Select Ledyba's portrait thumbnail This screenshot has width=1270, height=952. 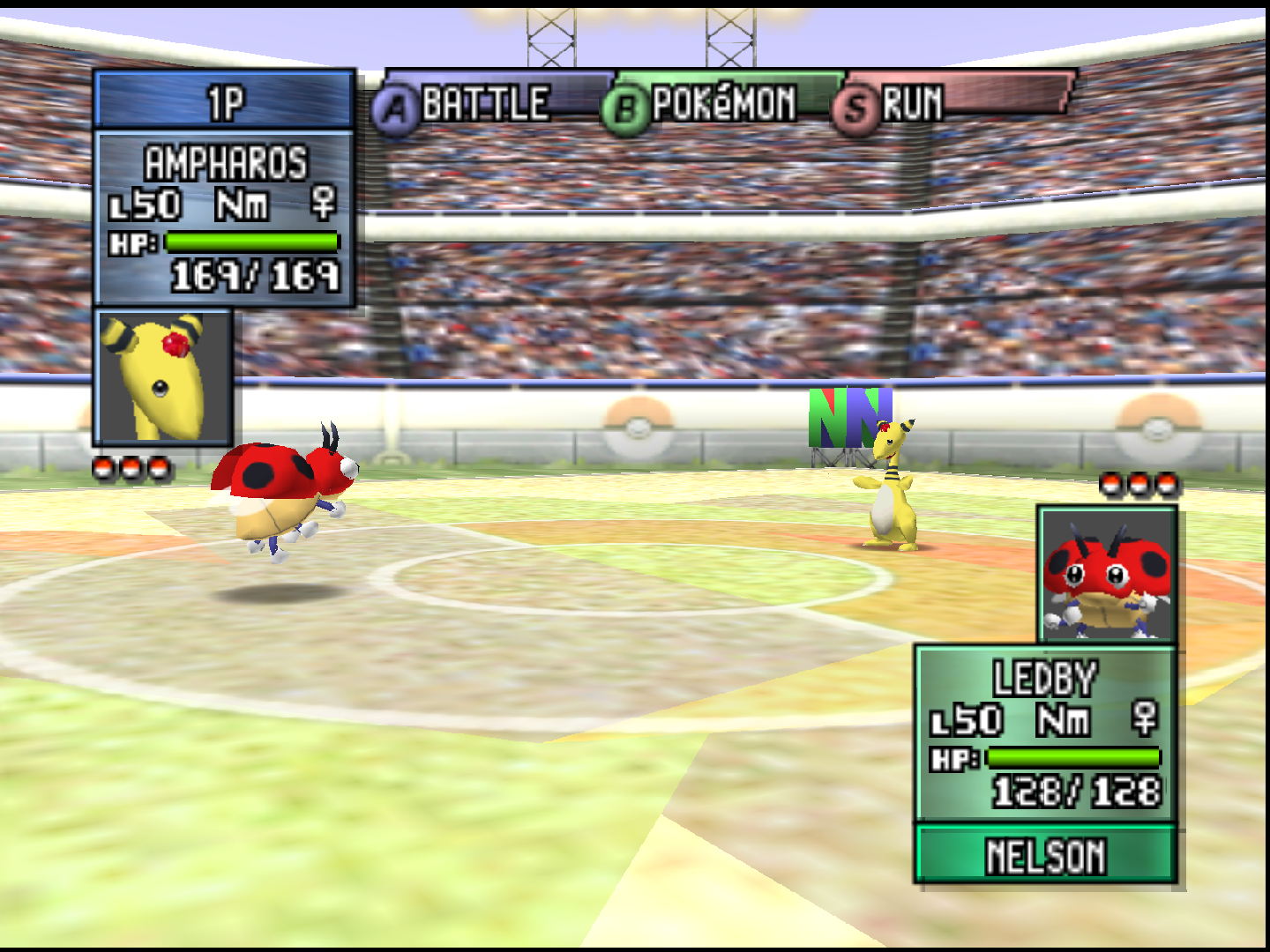pos(1107,573)
